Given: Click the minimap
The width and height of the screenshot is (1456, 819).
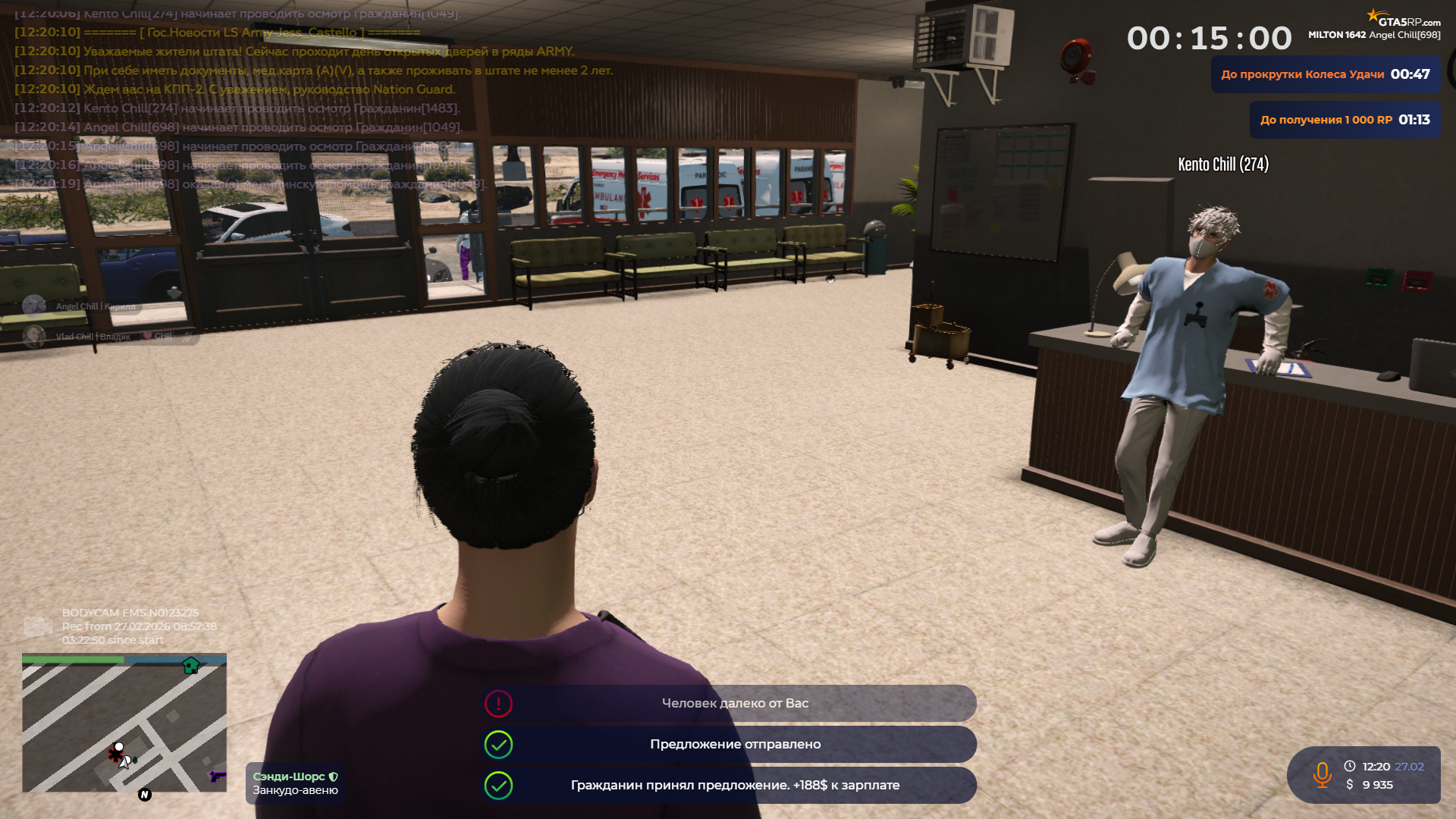Looking at the screenshot, I should pos(124,724).
